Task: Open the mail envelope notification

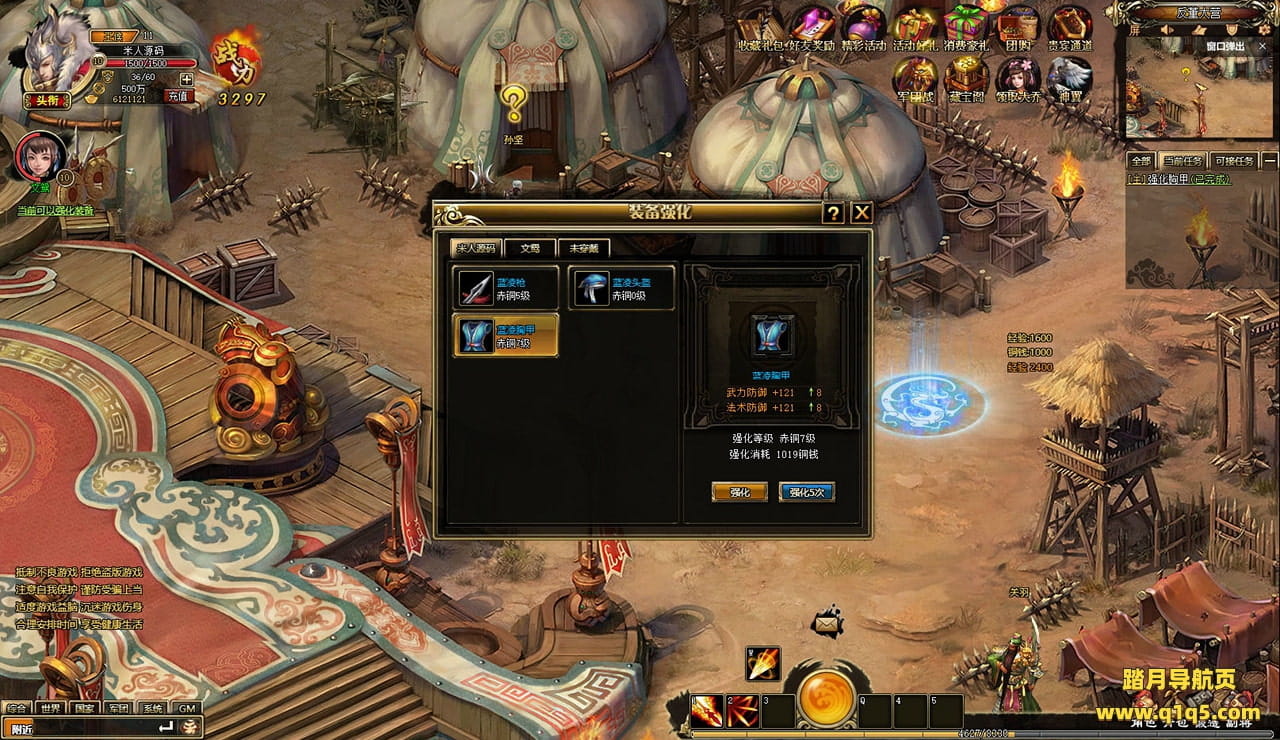Action: pyautogui.click(x=827, y=622)
